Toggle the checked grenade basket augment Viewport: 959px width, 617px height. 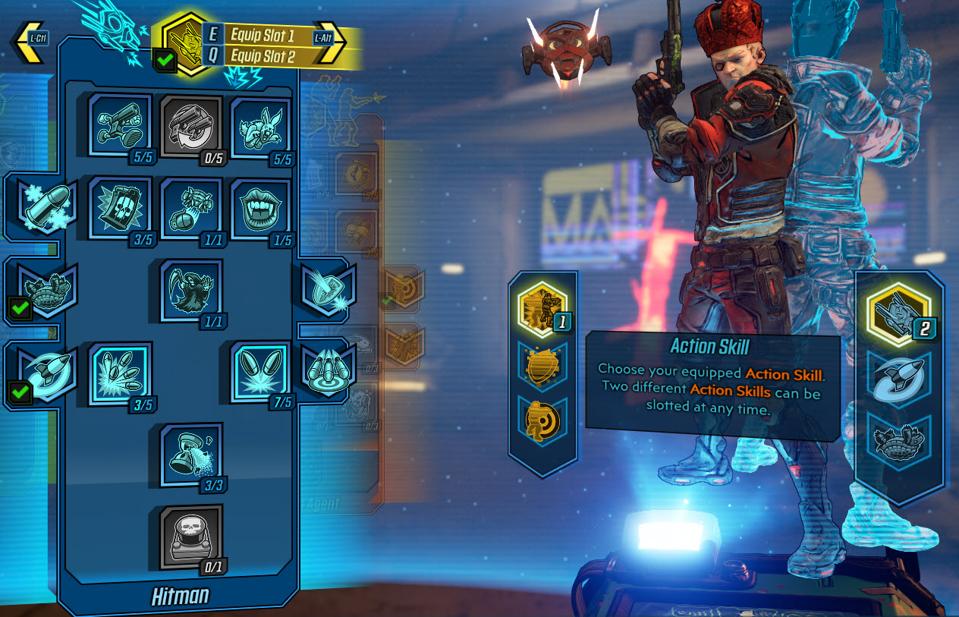click(45, 288)
